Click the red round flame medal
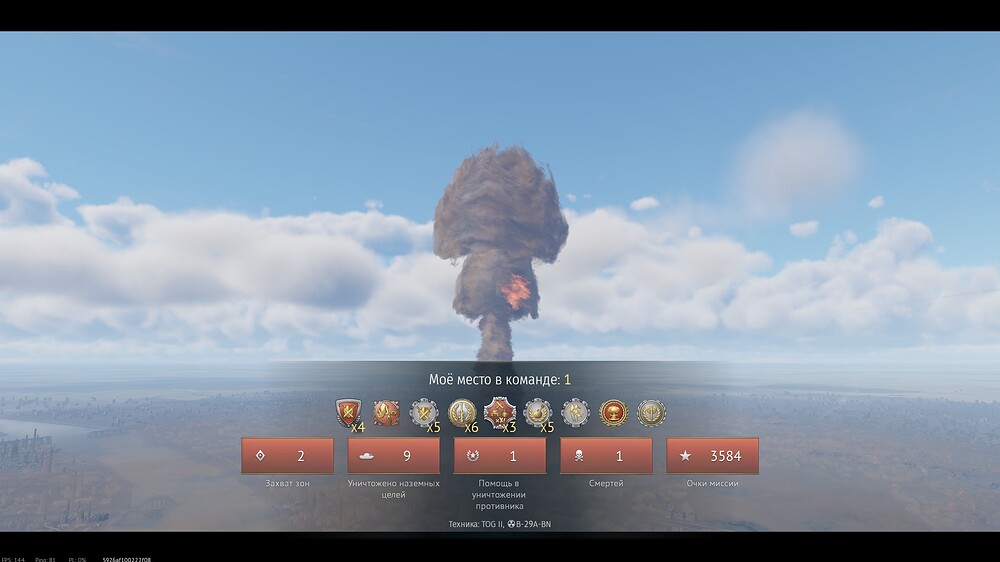Viewport: 1000px width, 562px height. [x=386, y=412]
